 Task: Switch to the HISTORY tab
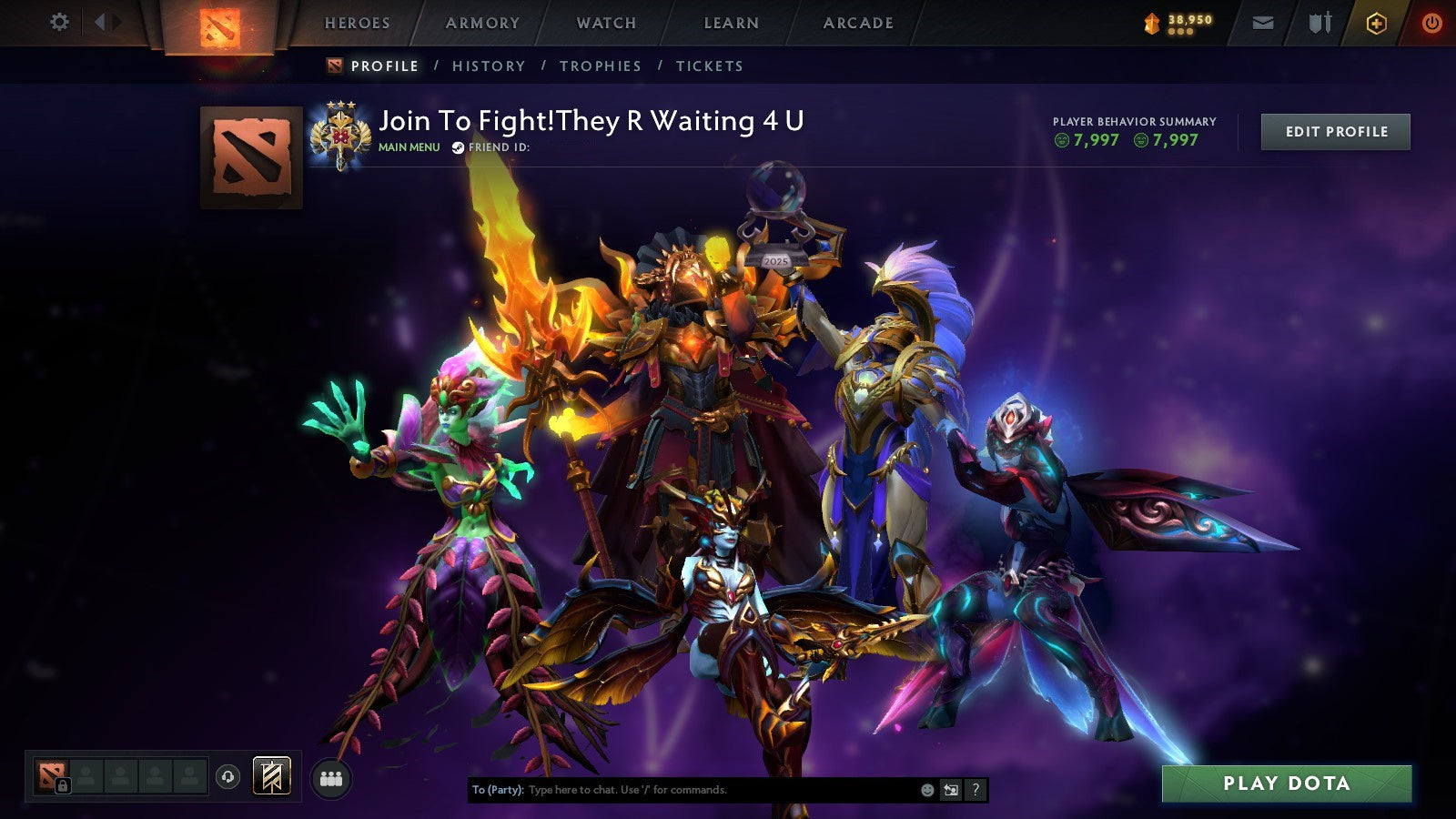490,66
